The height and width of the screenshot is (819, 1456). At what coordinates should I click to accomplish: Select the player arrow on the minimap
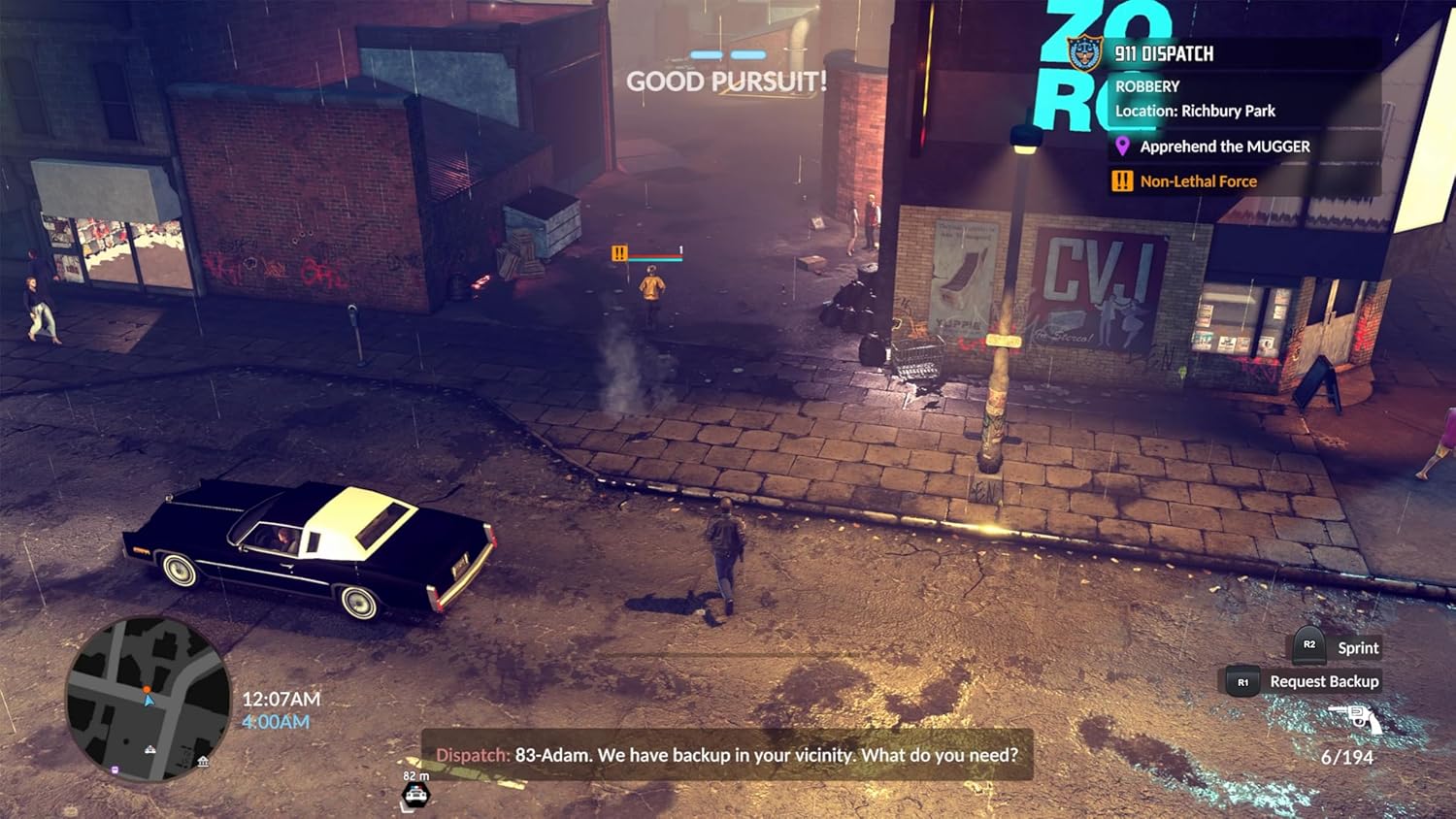click(x=149, y=700)
